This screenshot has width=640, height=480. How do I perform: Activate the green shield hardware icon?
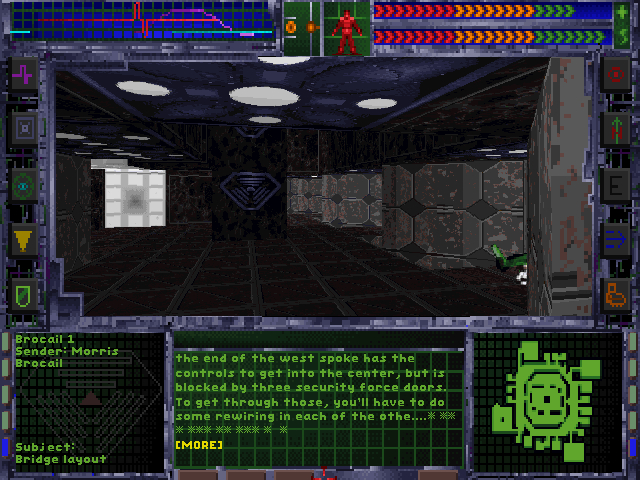click(x=24, y=294)
